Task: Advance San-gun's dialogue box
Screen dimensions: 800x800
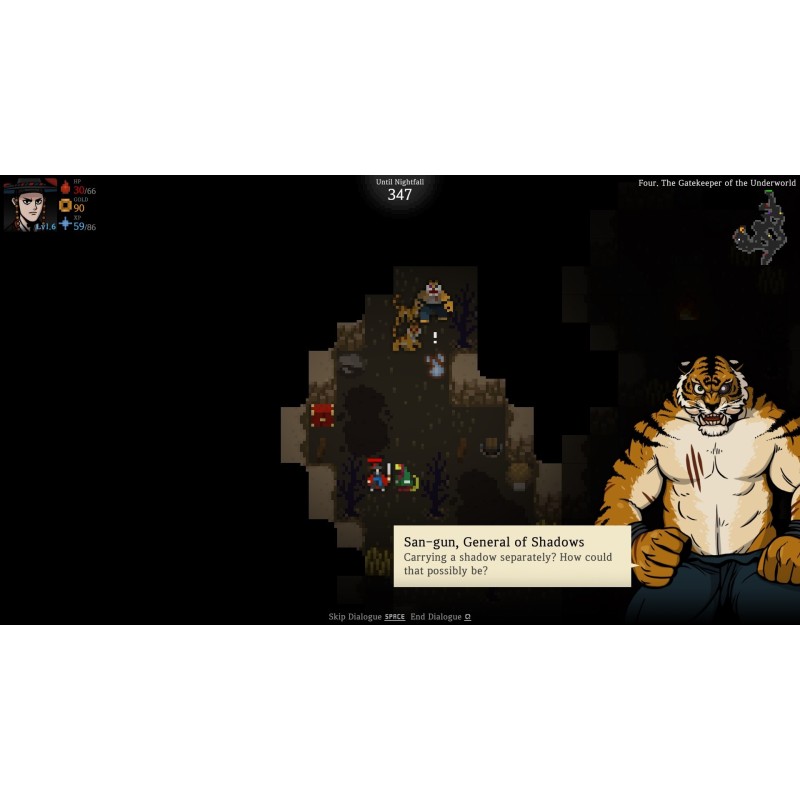Action: 511,556
